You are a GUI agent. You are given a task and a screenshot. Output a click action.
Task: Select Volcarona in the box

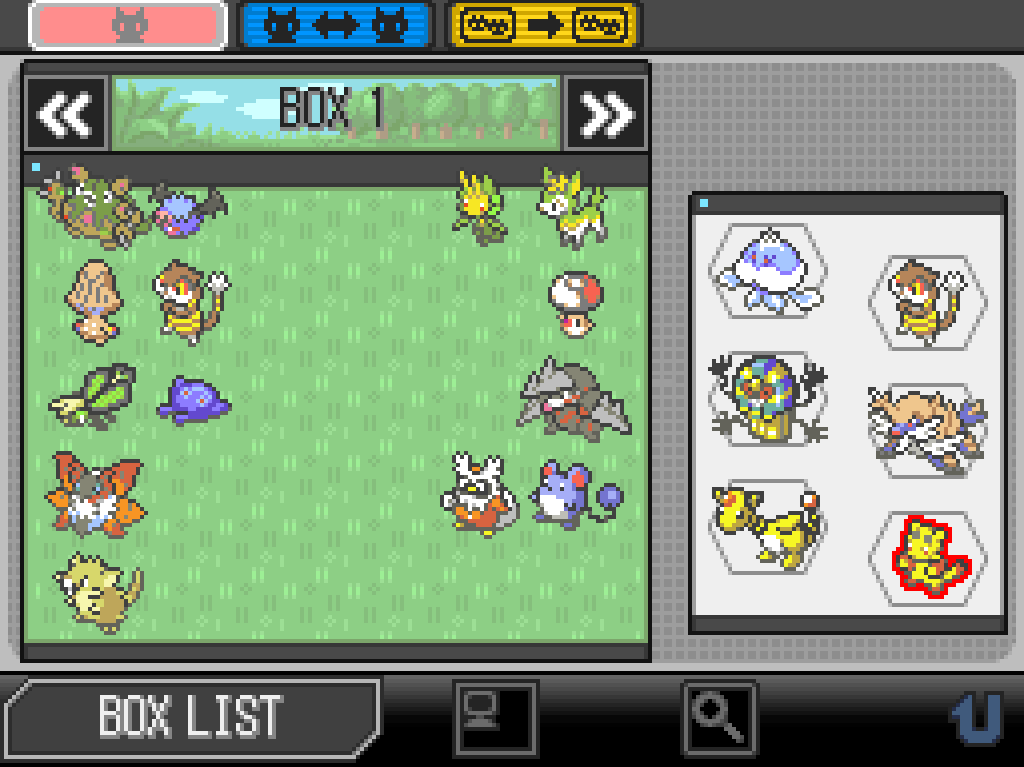(95, 495)
